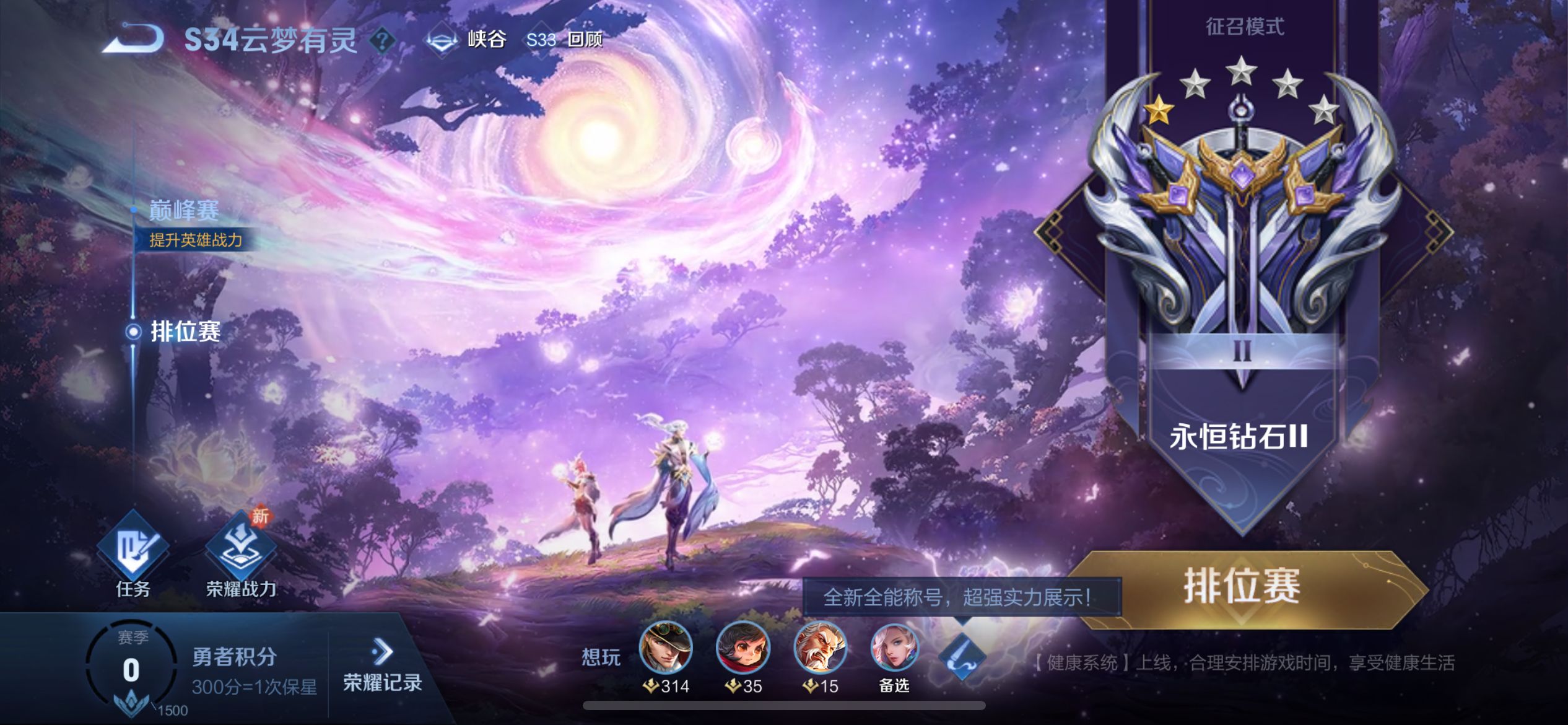Choose the red-scarf hero portrait with 35
1568x725 pixels.
coord(743,648)
